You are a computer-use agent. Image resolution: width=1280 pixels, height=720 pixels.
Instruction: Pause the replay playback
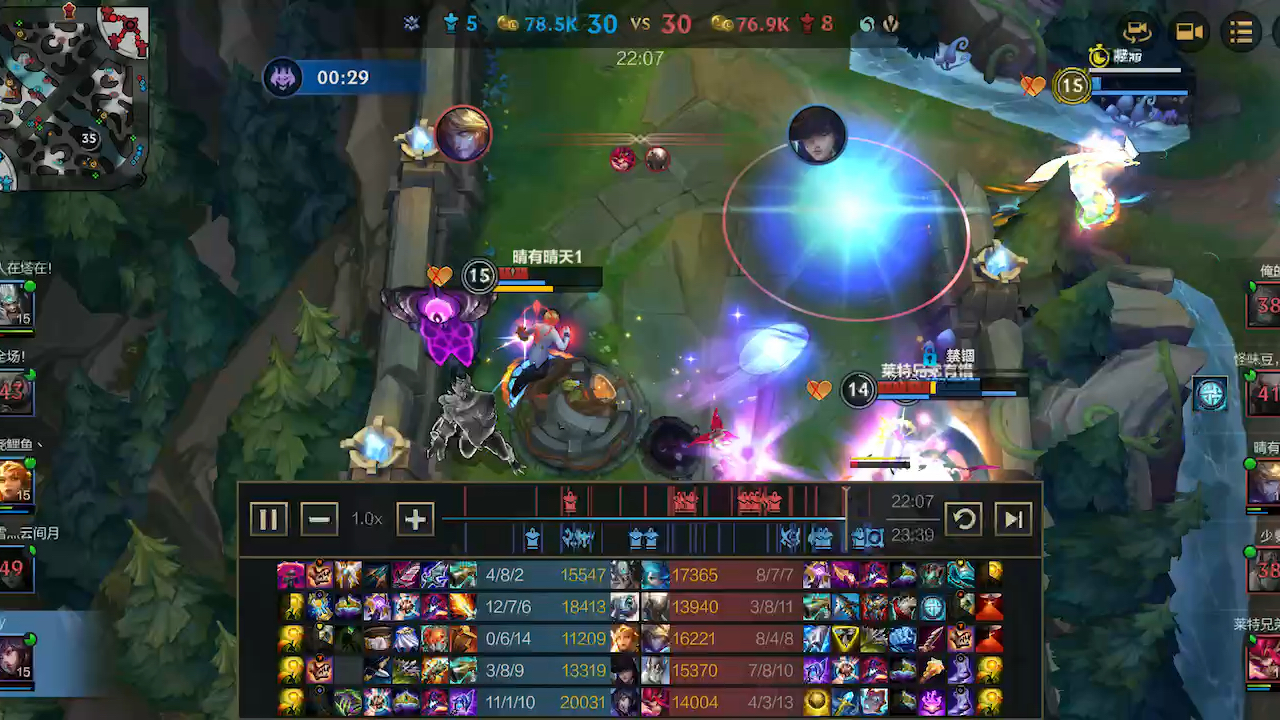point(268,519)
